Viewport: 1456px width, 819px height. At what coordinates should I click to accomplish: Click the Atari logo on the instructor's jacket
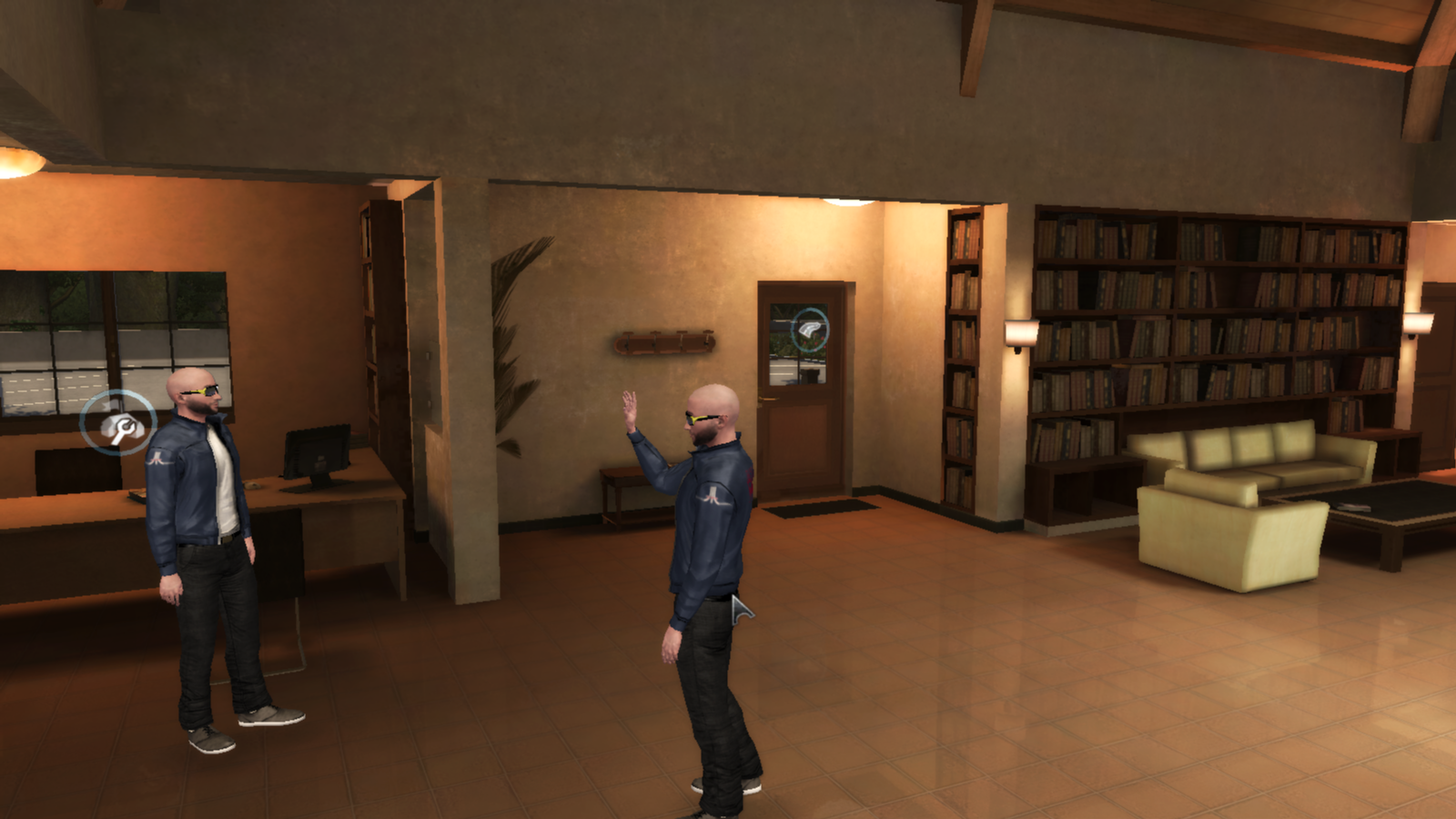coord(159,460)
